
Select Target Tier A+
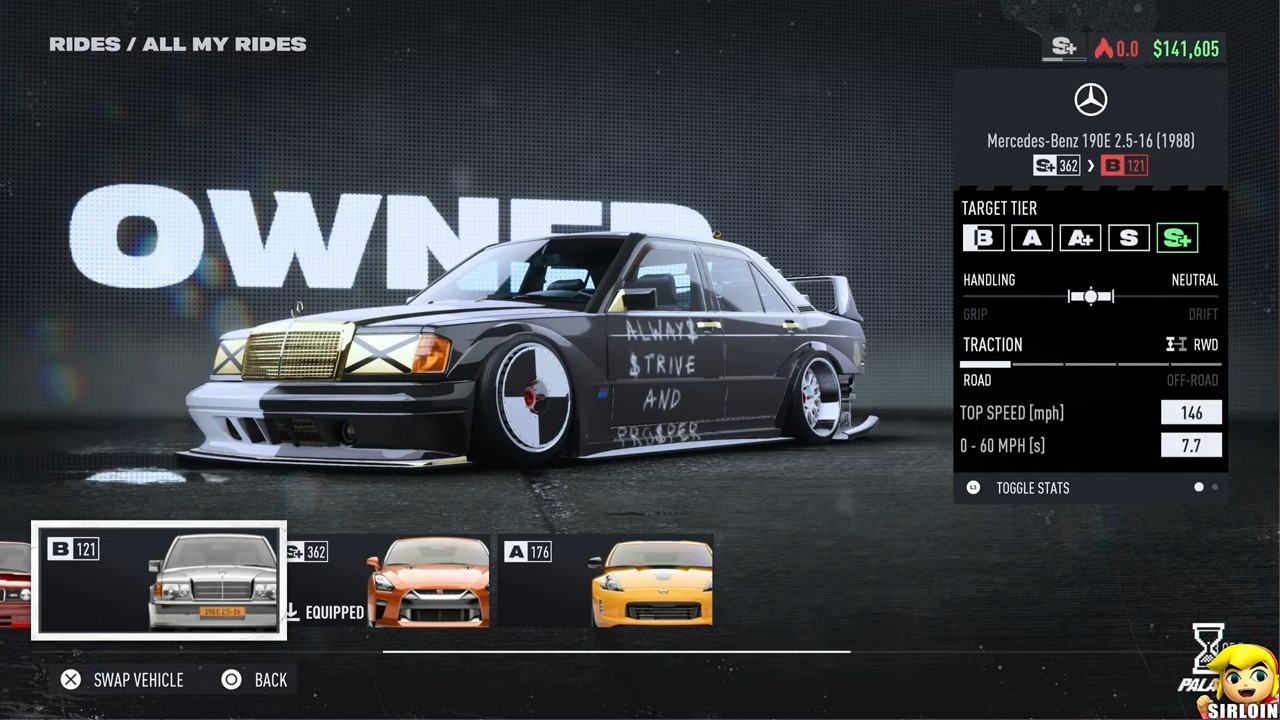[1080, 238]
